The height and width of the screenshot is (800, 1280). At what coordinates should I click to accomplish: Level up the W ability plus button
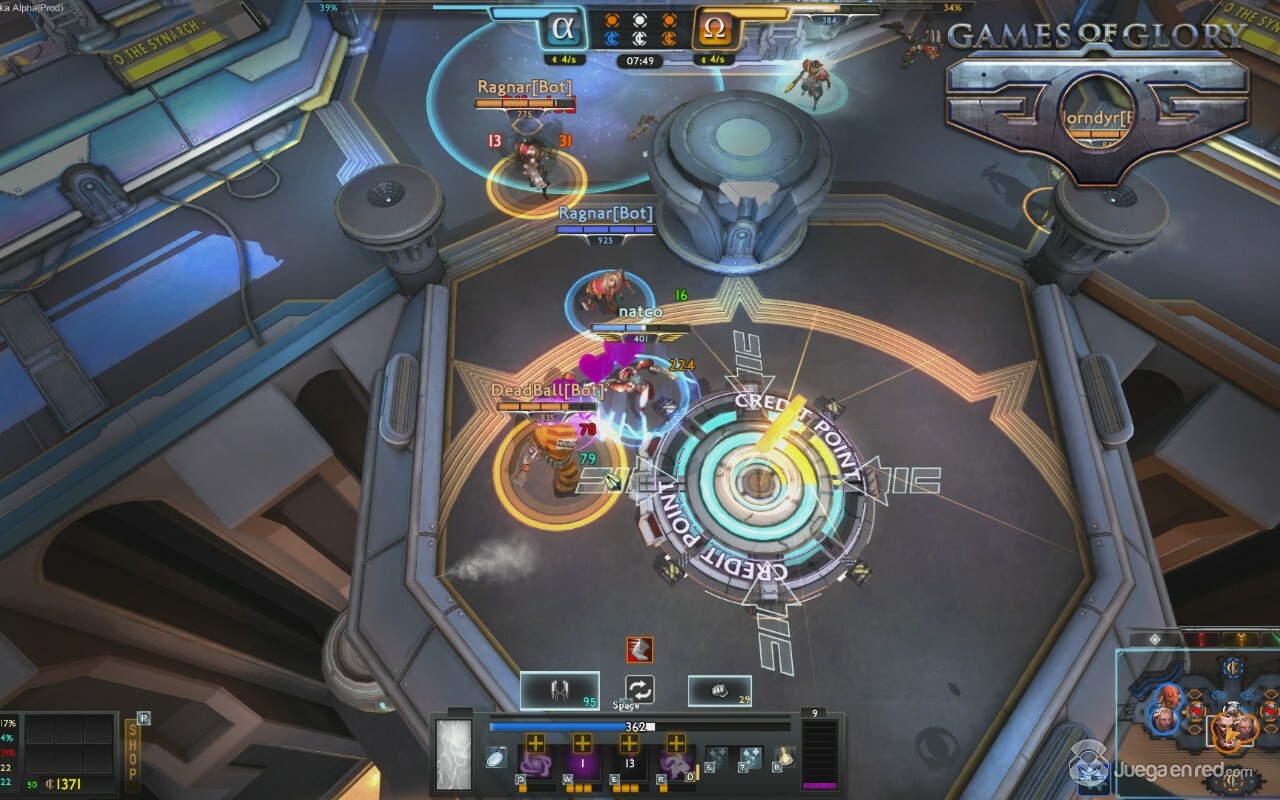tap(582, 743)
